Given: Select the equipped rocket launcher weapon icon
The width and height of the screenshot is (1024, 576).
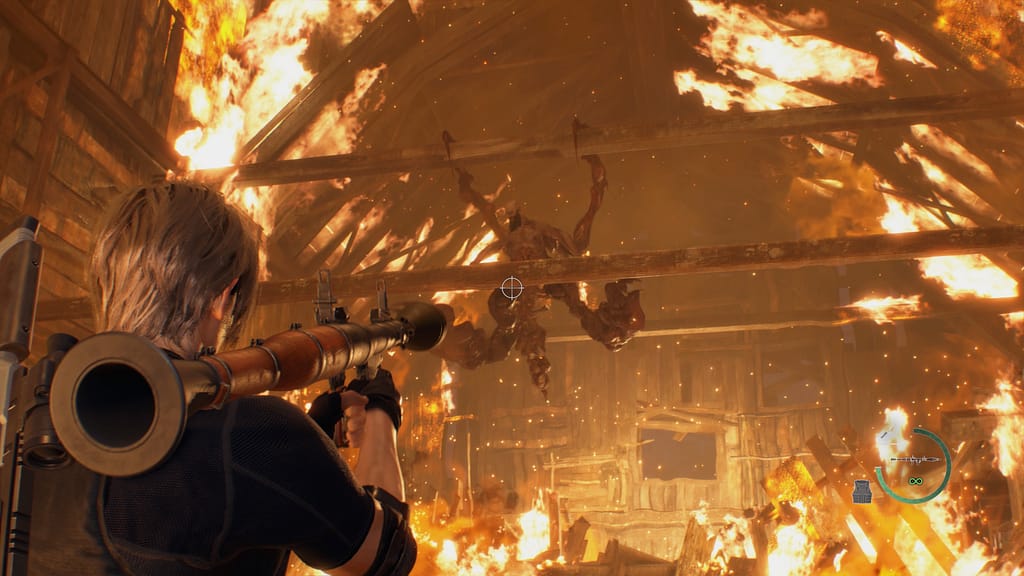Looking at the screenshot, I should 913,460.
